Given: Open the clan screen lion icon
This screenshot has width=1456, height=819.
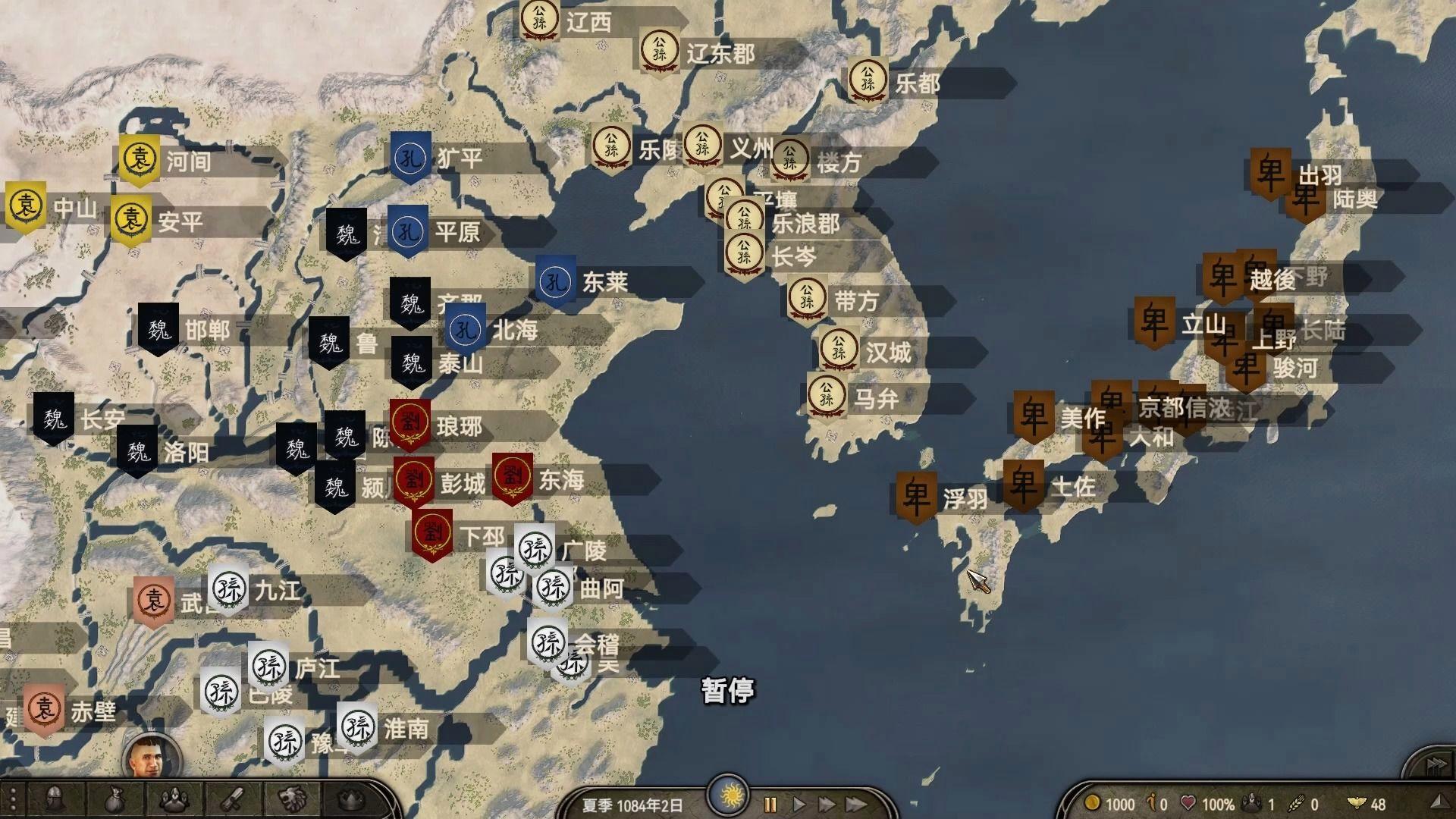Looking at the screenshot, I should pos(293,798).
